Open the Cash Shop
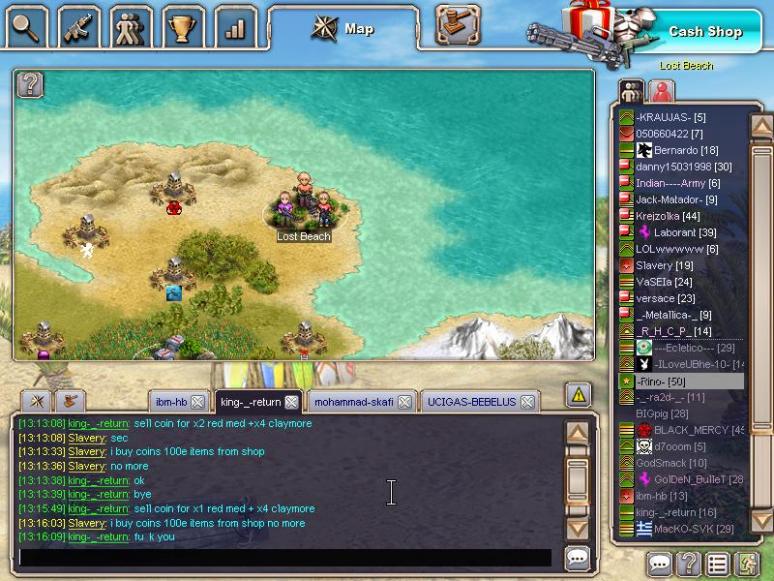774x581 pixels. pos(705,31)
